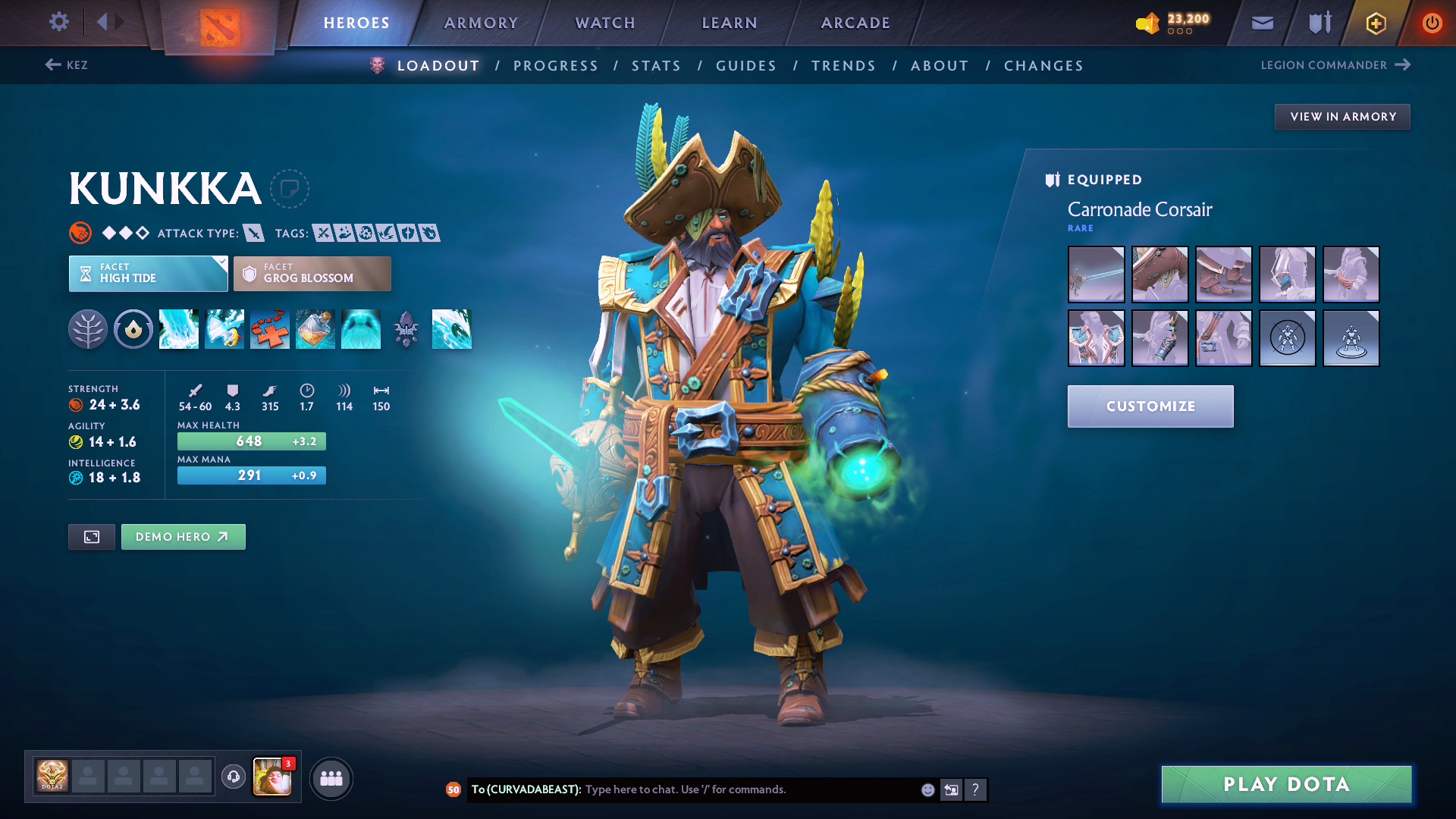Choose the High Tide facet
The image size is (1456, 819).
point(148,274)
